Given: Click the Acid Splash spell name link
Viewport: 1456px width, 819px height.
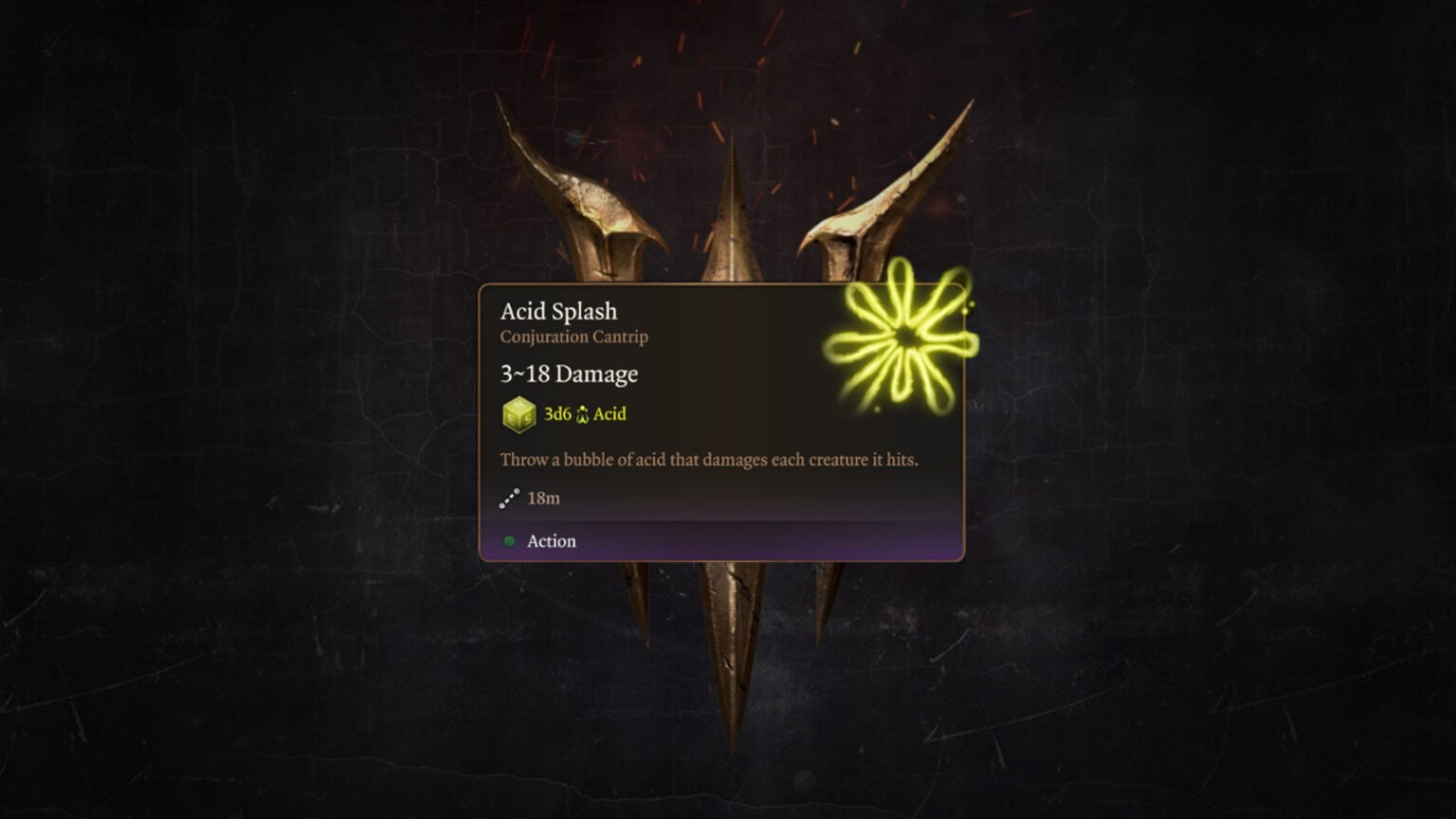Looking at the screenshot, I should [558, 311].
